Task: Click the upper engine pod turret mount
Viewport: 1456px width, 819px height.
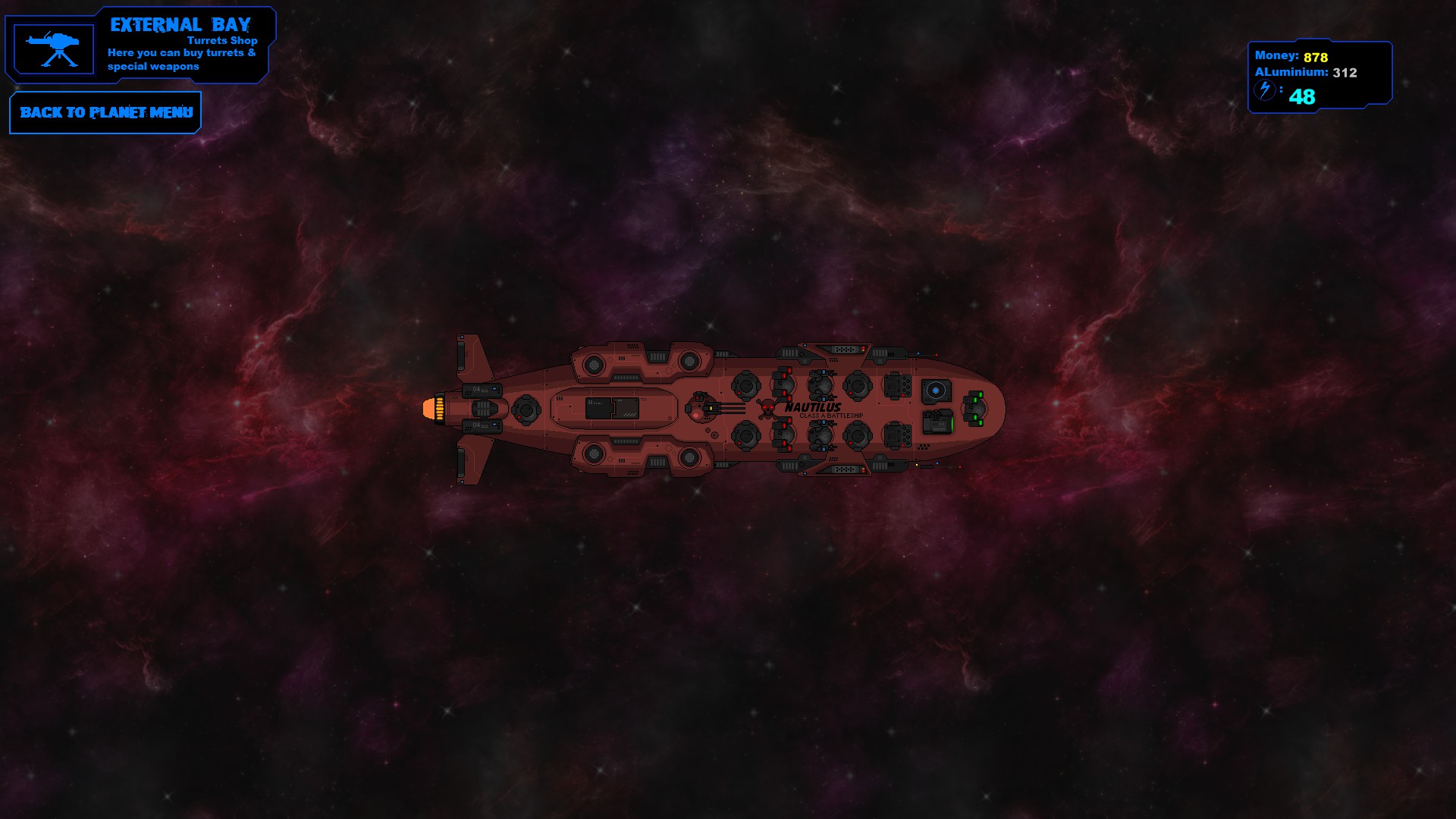Action: point(595,365)
